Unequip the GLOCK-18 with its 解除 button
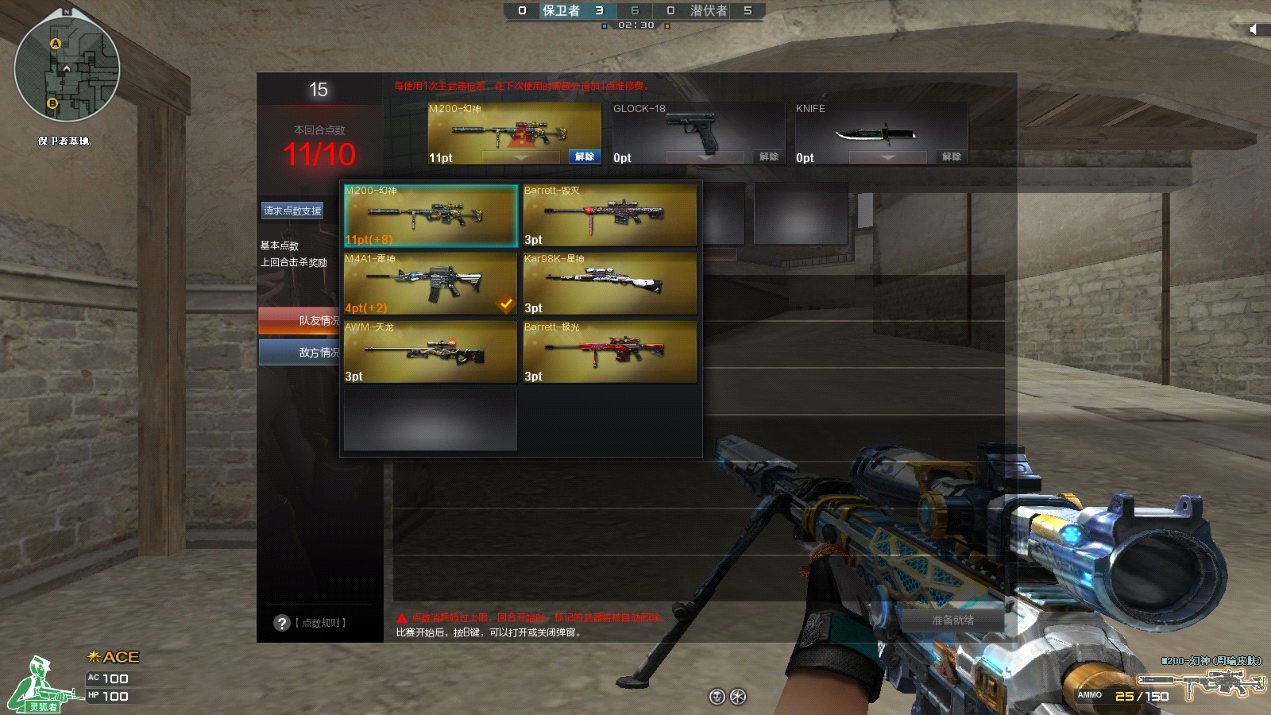 coord(768,157)
